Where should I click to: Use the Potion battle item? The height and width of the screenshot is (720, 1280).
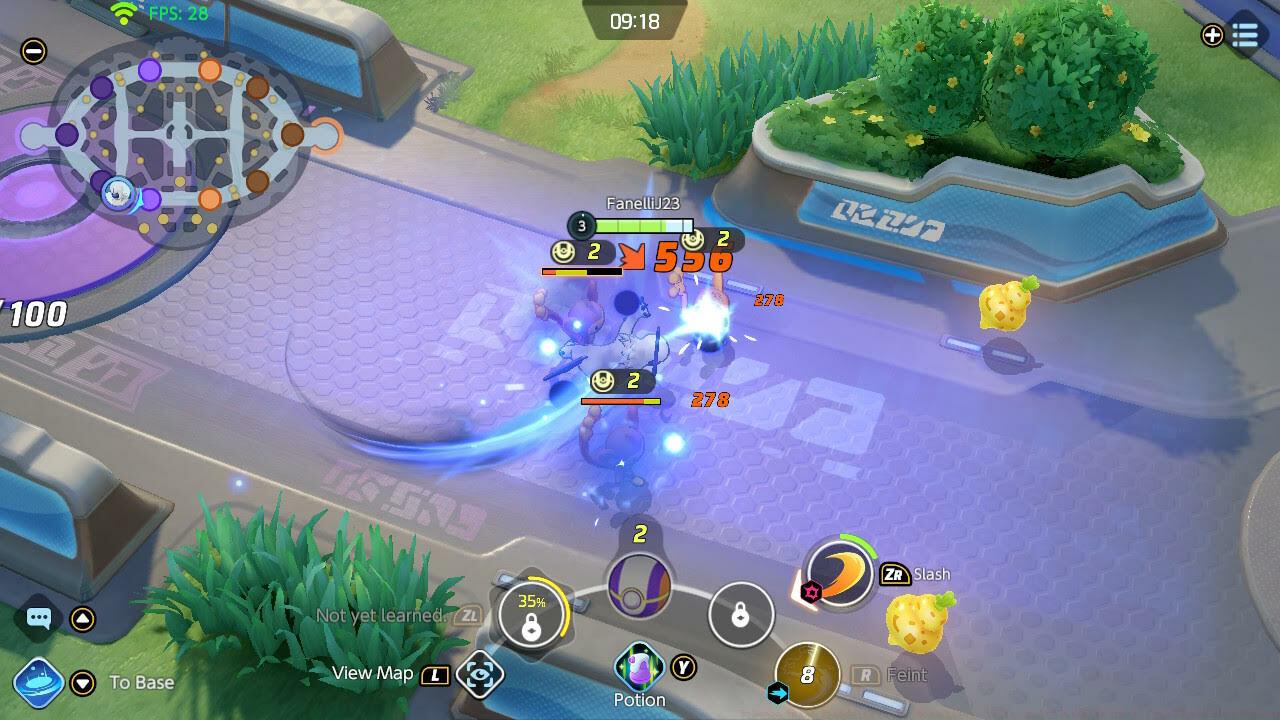[x=639, y=667]
